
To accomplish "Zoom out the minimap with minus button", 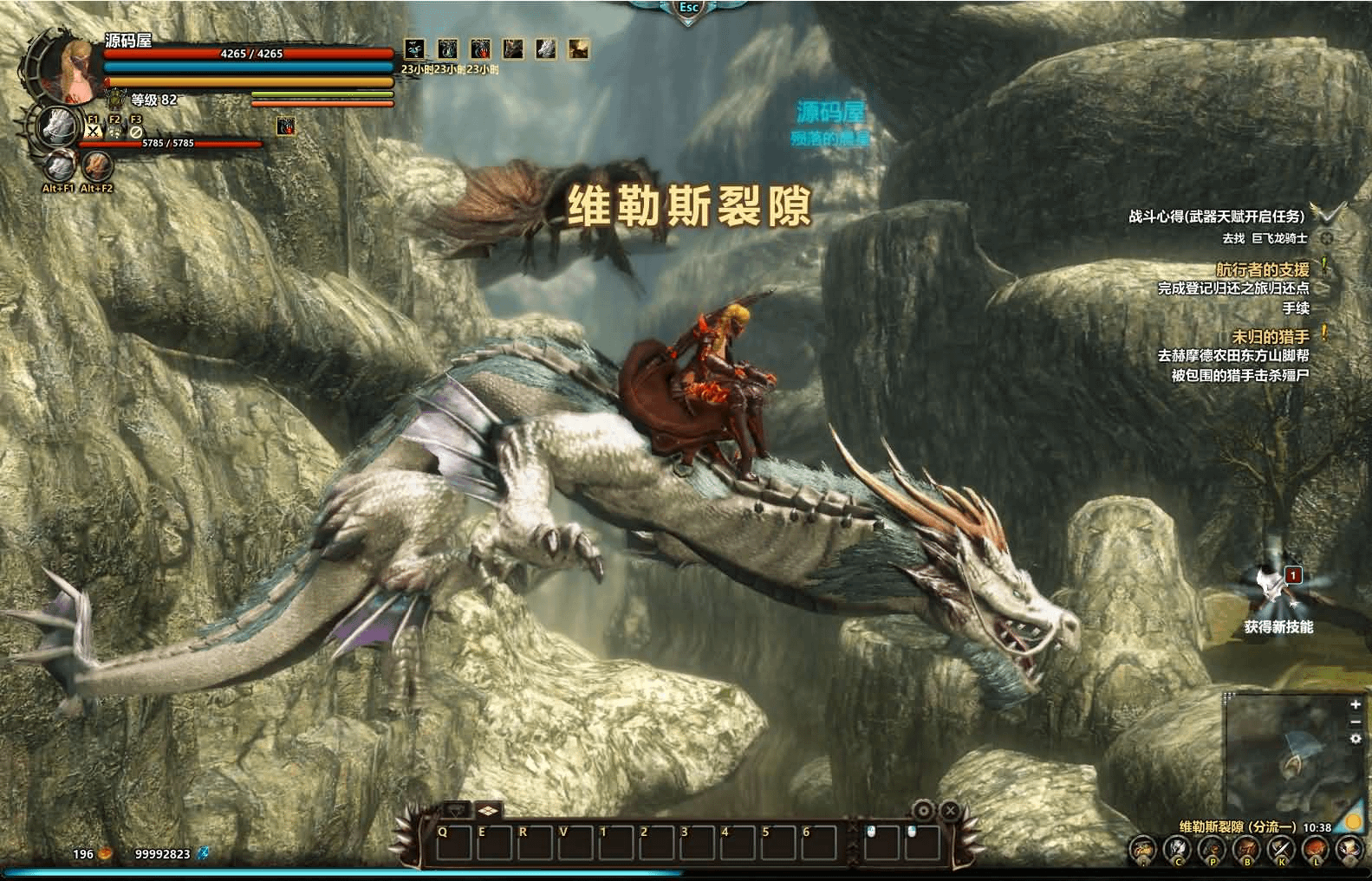I will click(x=1356, y=722).
